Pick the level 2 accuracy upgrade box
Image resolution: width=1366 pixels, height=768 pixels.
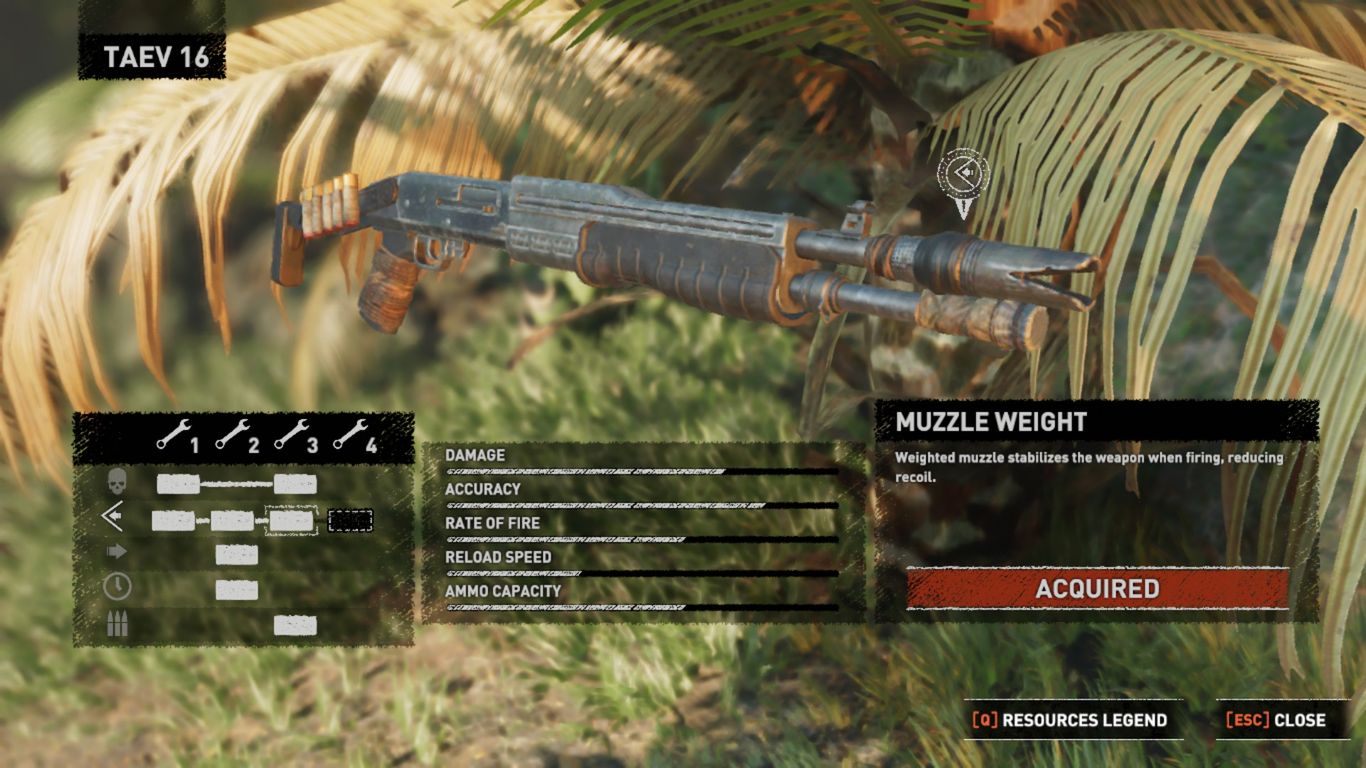coord(232,520)
